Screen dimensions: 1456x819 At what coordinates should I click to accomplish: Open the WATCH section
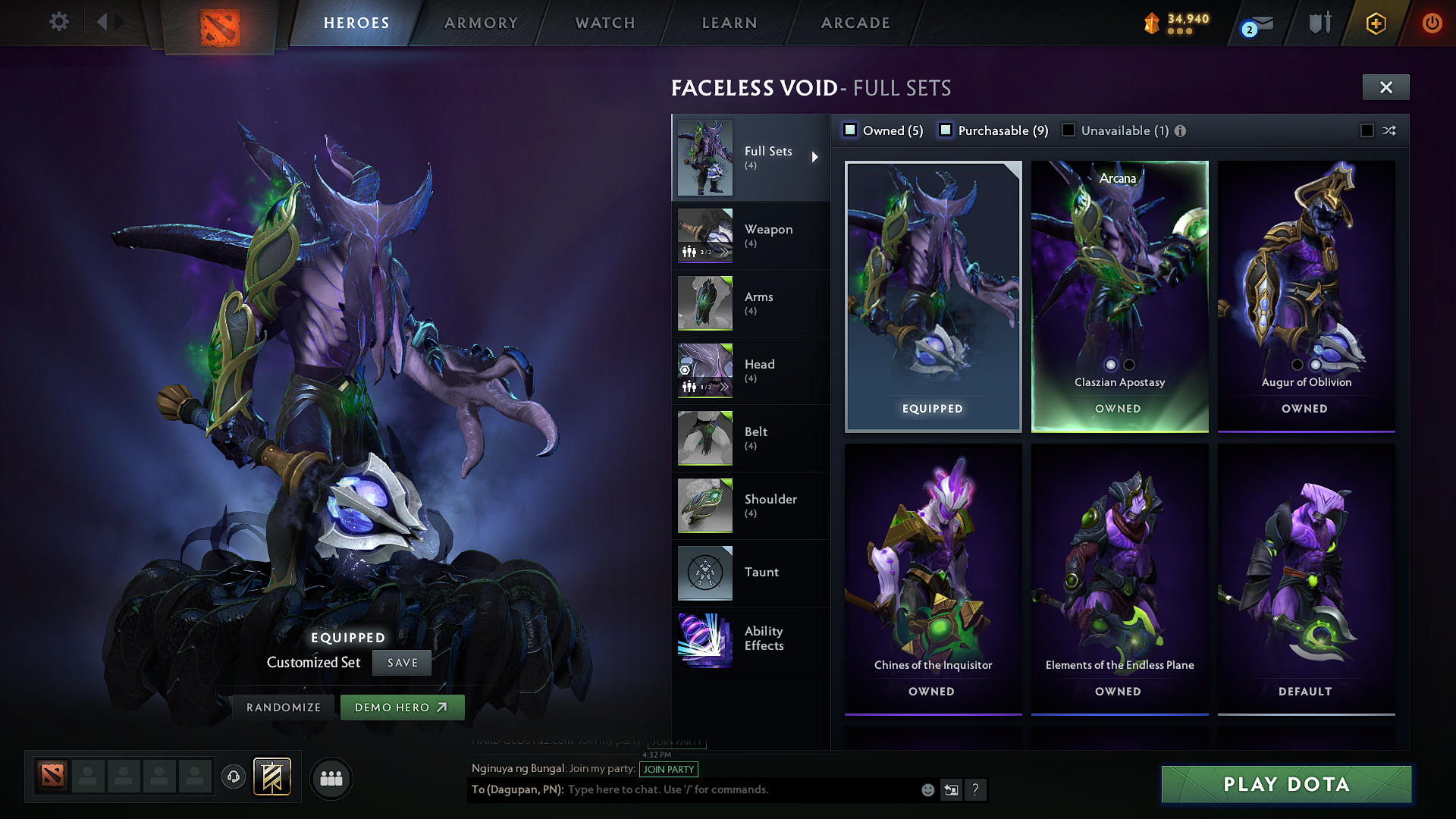point(604,23)
